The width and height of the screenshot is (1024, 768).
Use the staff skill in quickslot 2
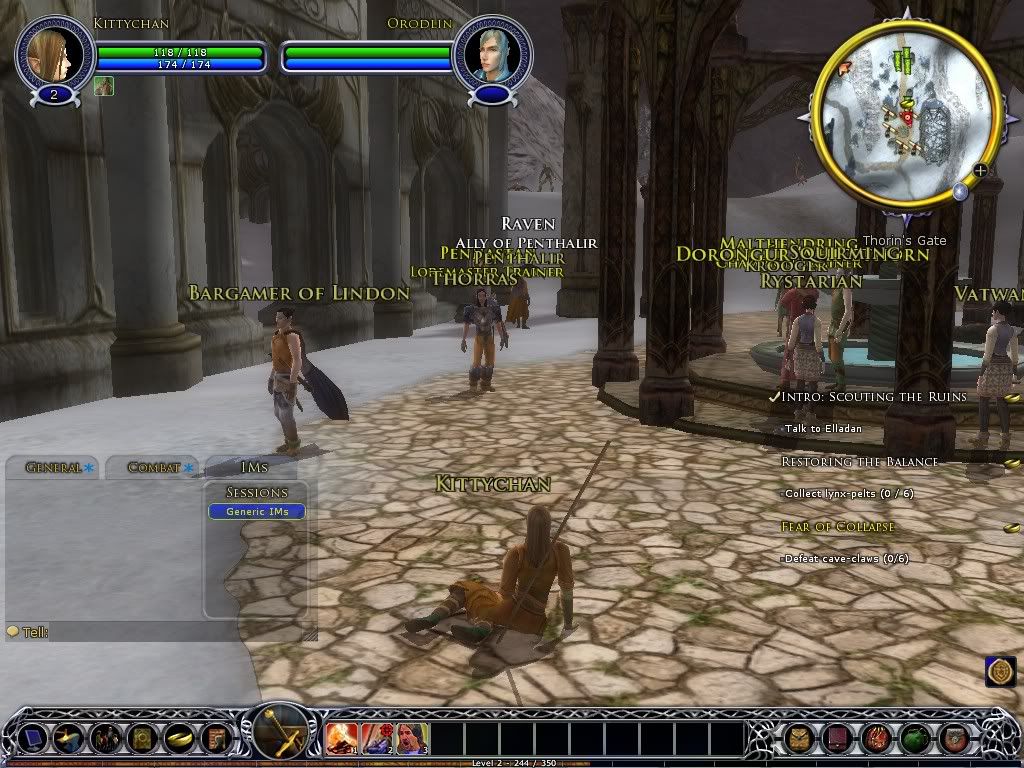[x=377, y=738]
